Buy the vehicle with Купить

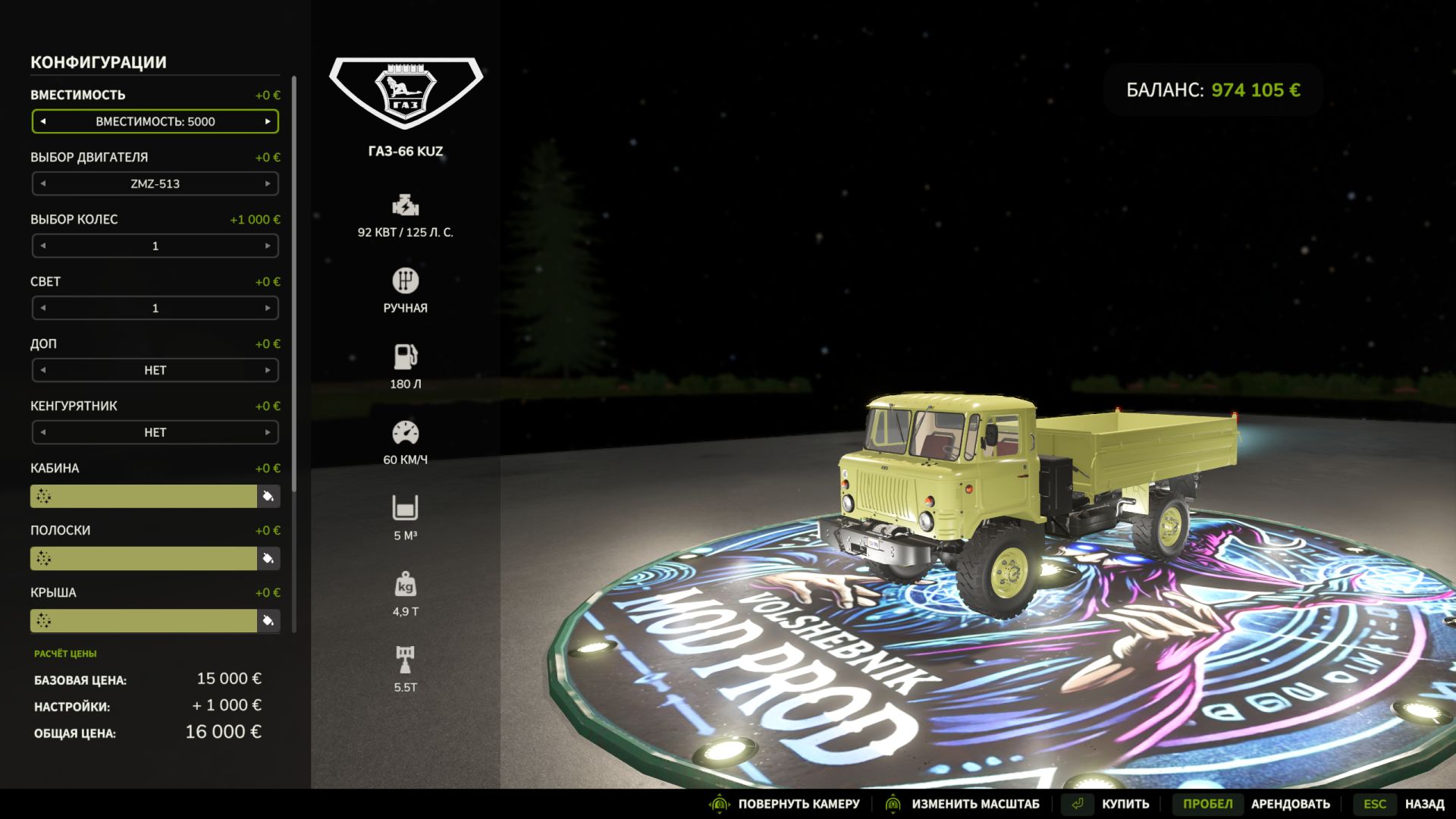point(1125,804)
